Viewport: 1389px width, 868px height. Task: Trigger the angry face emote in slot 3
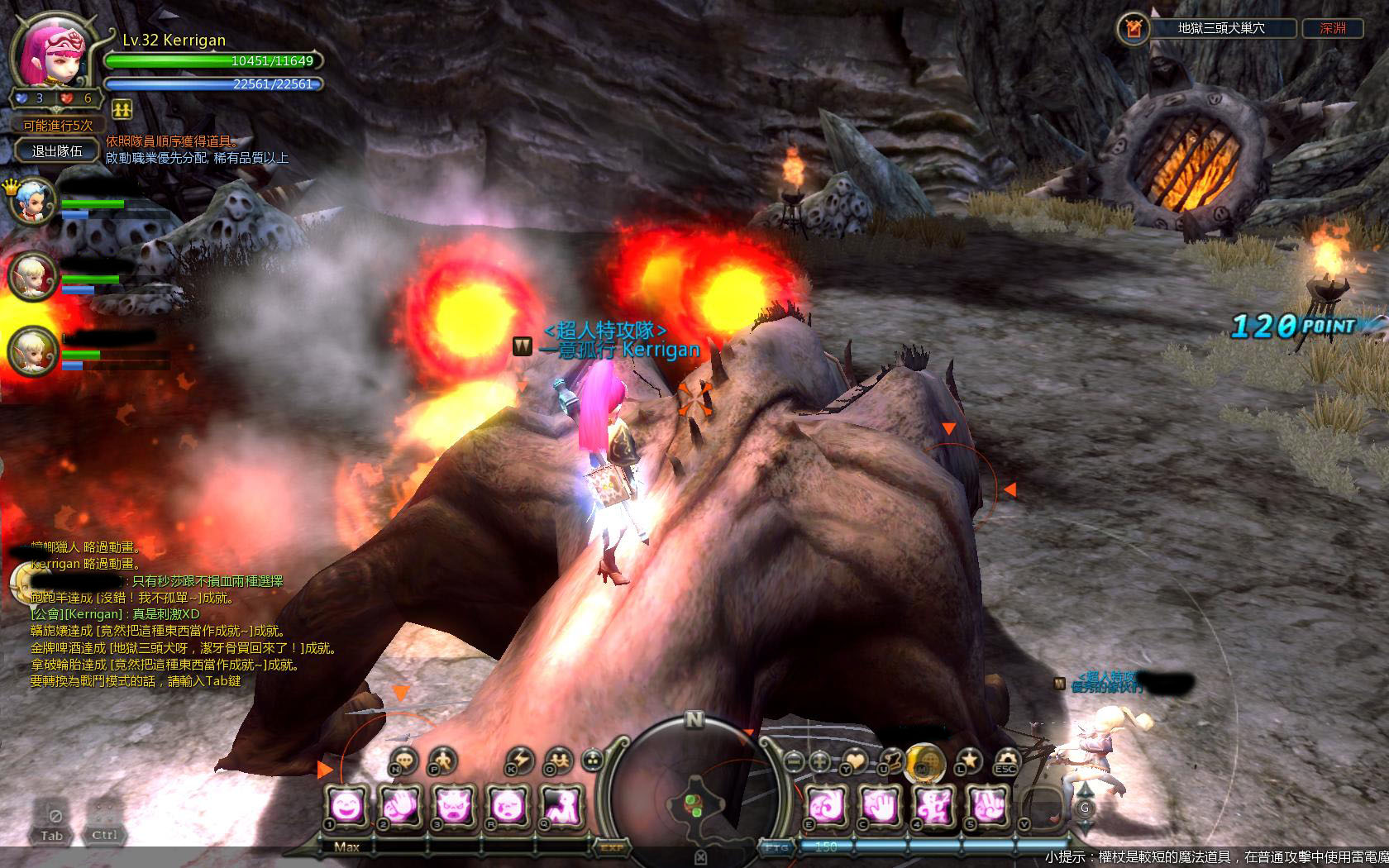click(451, 804)
